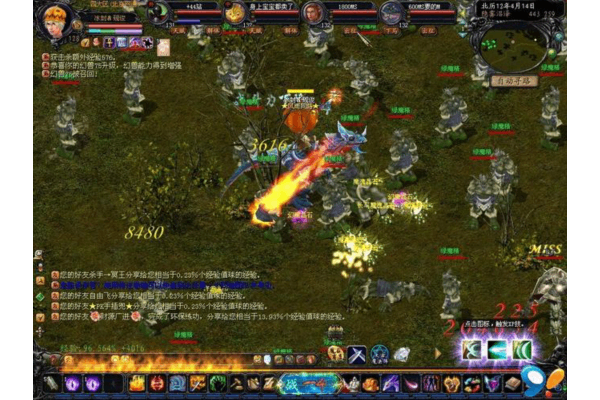This screenshot has height=400, width=600.
Task: Select the round golden pet portrait
Action: point(234,13)
